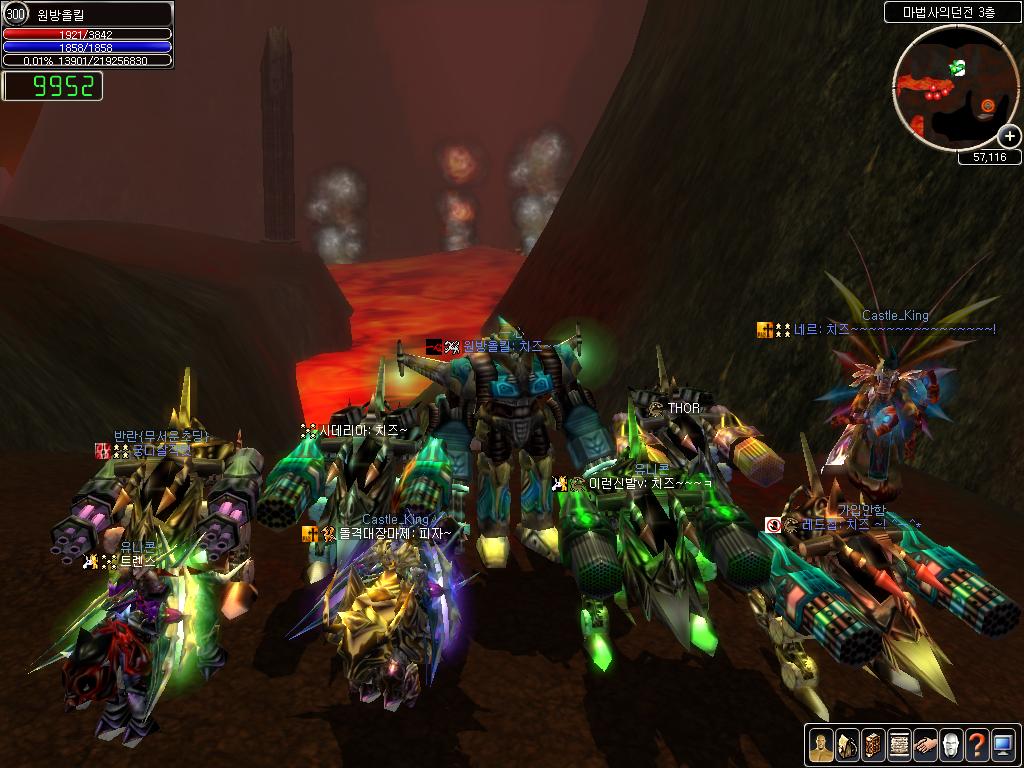1024x768 pixels.
Task: Zoom the minimap with the plus button
Action: coord(1009,137)
